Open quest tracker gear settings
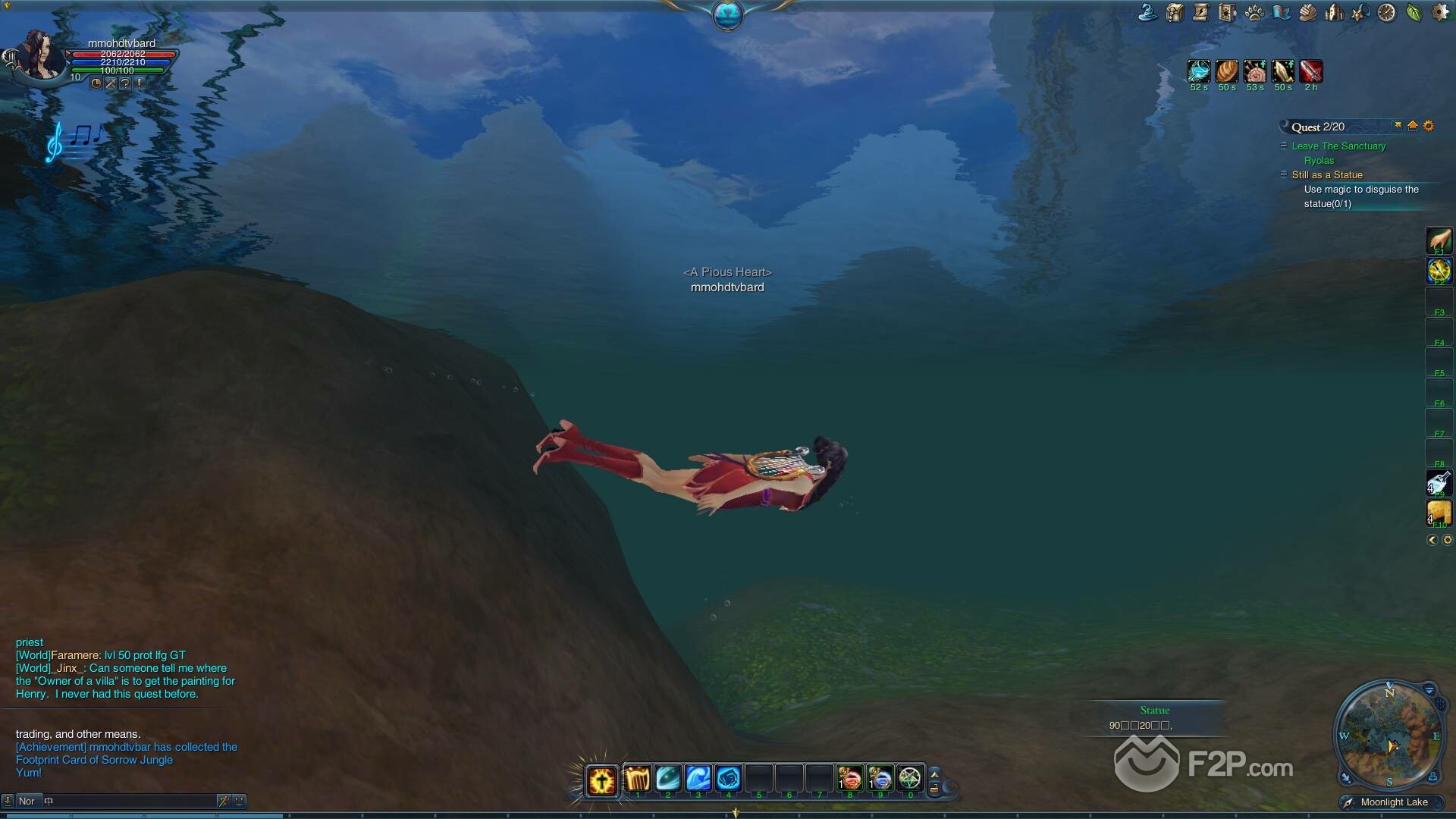1456x819 pixels. point(1429,126)
